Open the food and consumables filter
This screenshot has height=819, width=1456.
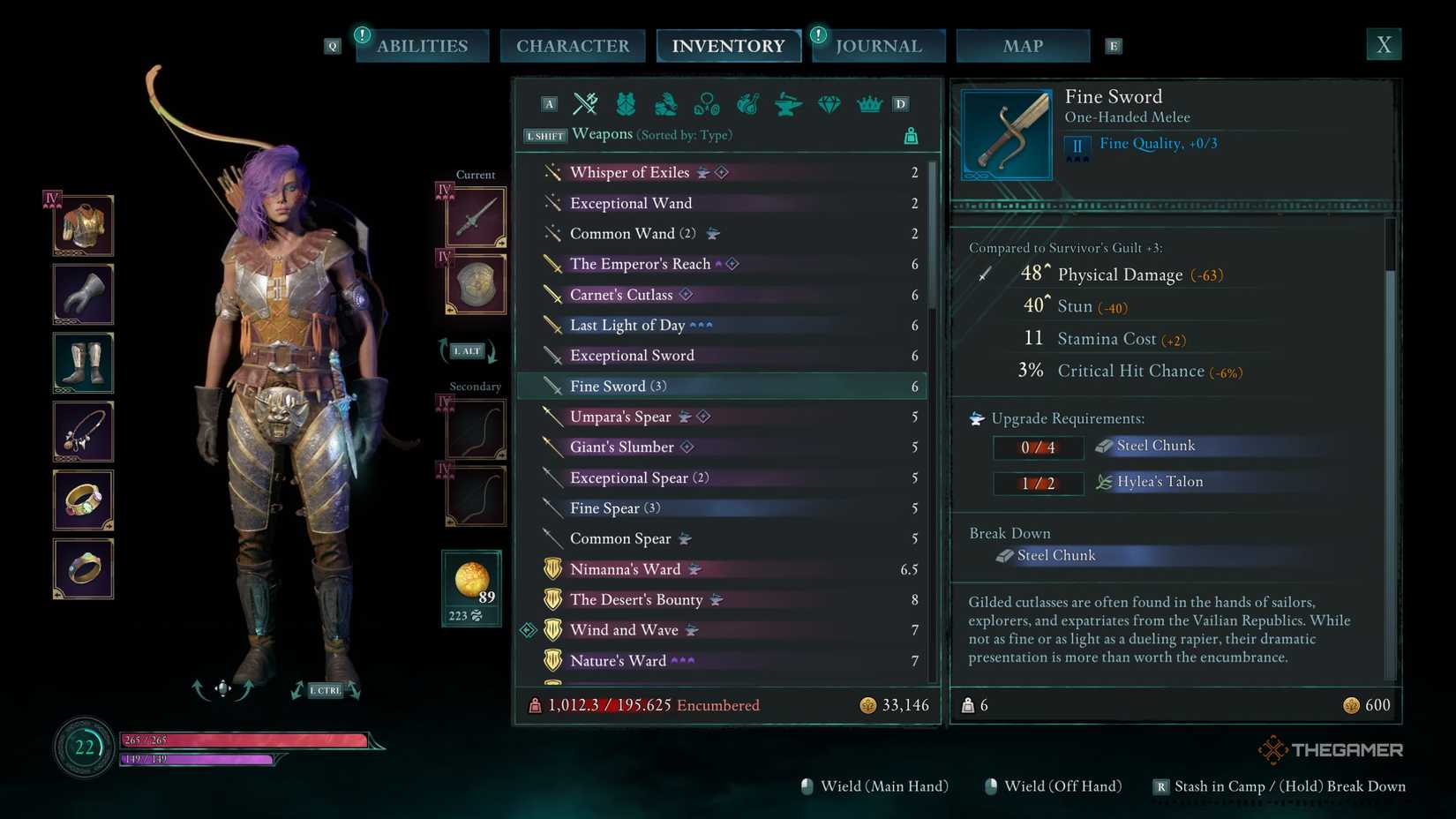pos(747,103)
